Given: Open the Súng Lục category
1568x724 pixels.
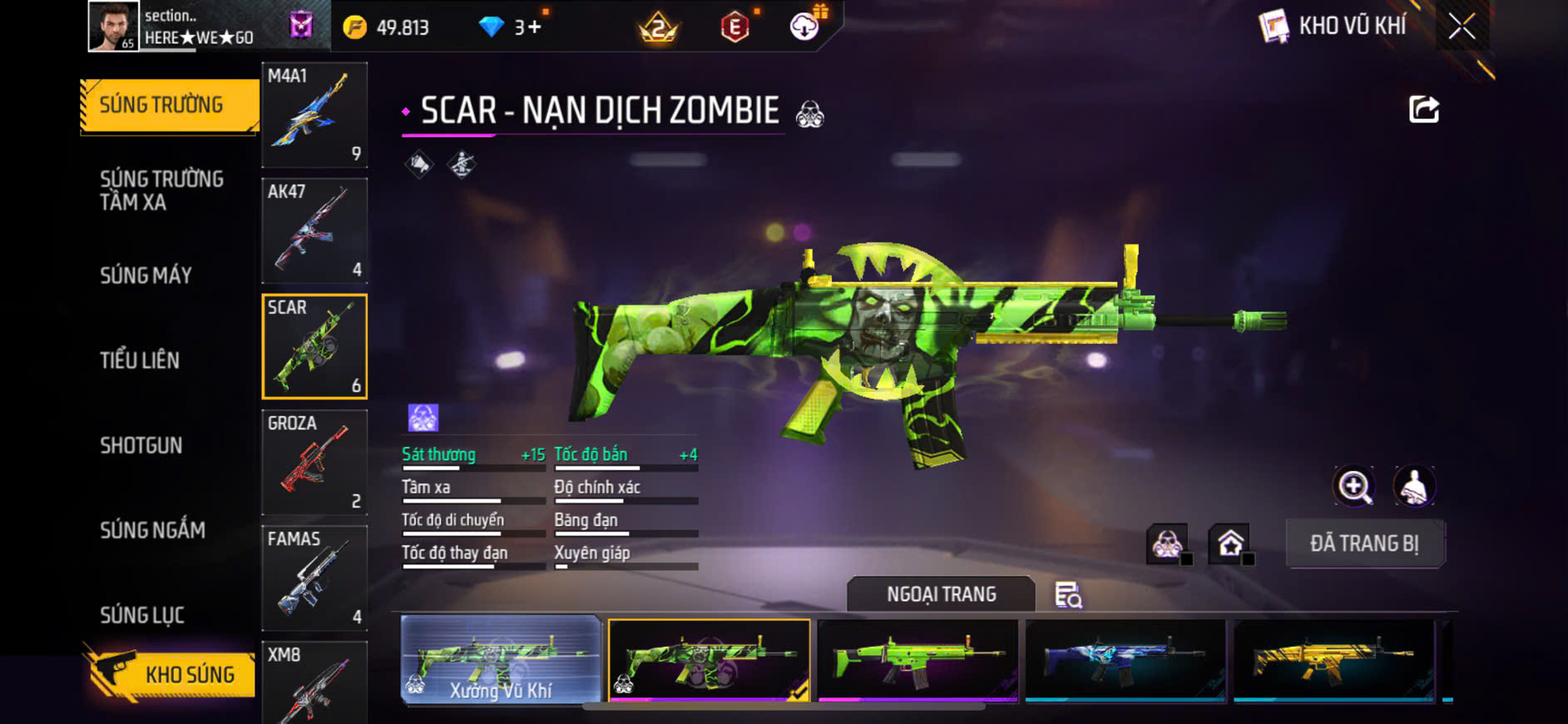Looking at the screenshot, I should coord(142,615).
